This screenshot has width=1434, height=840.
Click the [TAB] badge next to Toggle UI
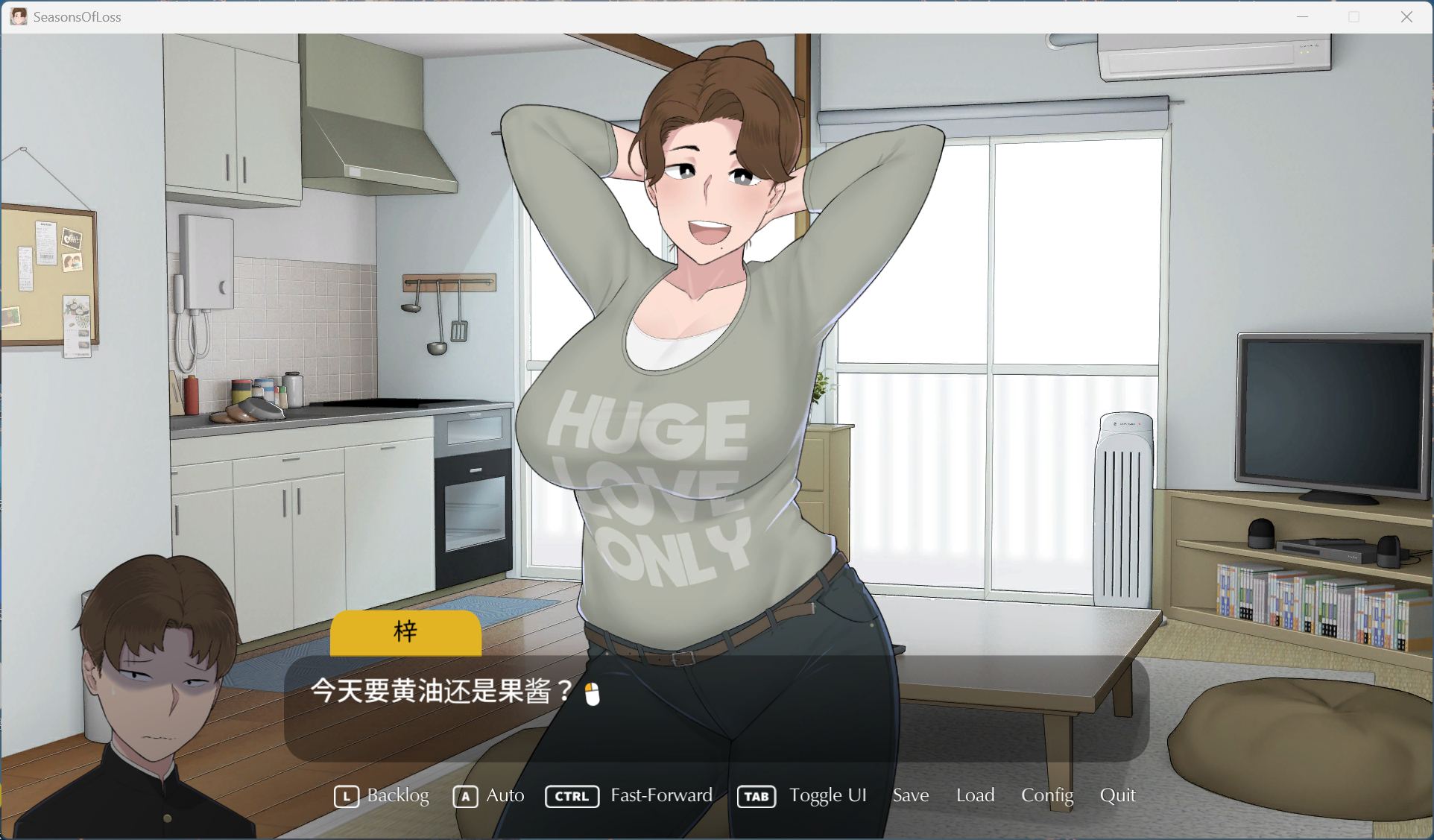pos(756,797)
